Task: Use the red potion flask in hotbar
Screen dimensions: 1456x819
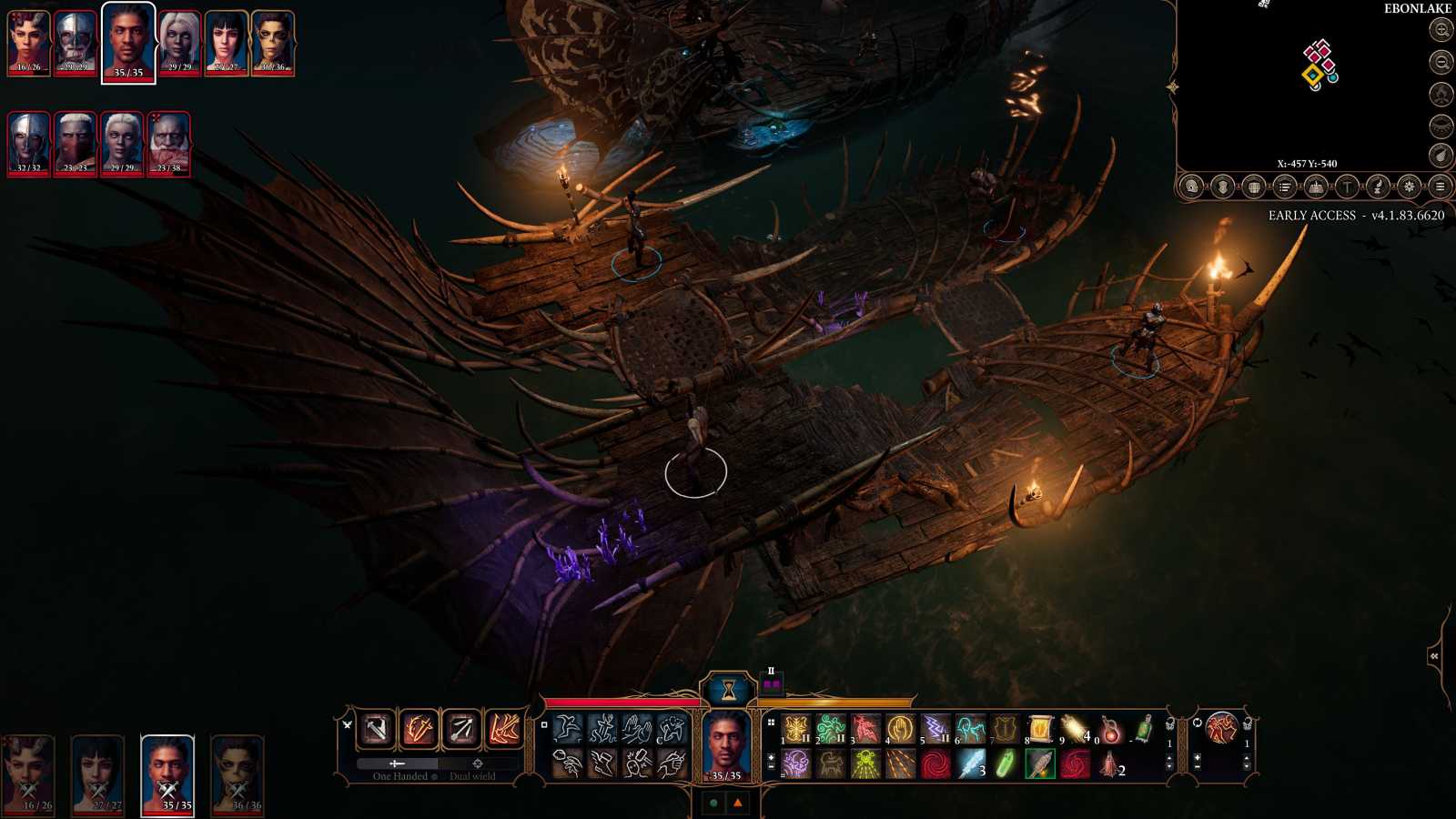Action: click(1109, 728)
